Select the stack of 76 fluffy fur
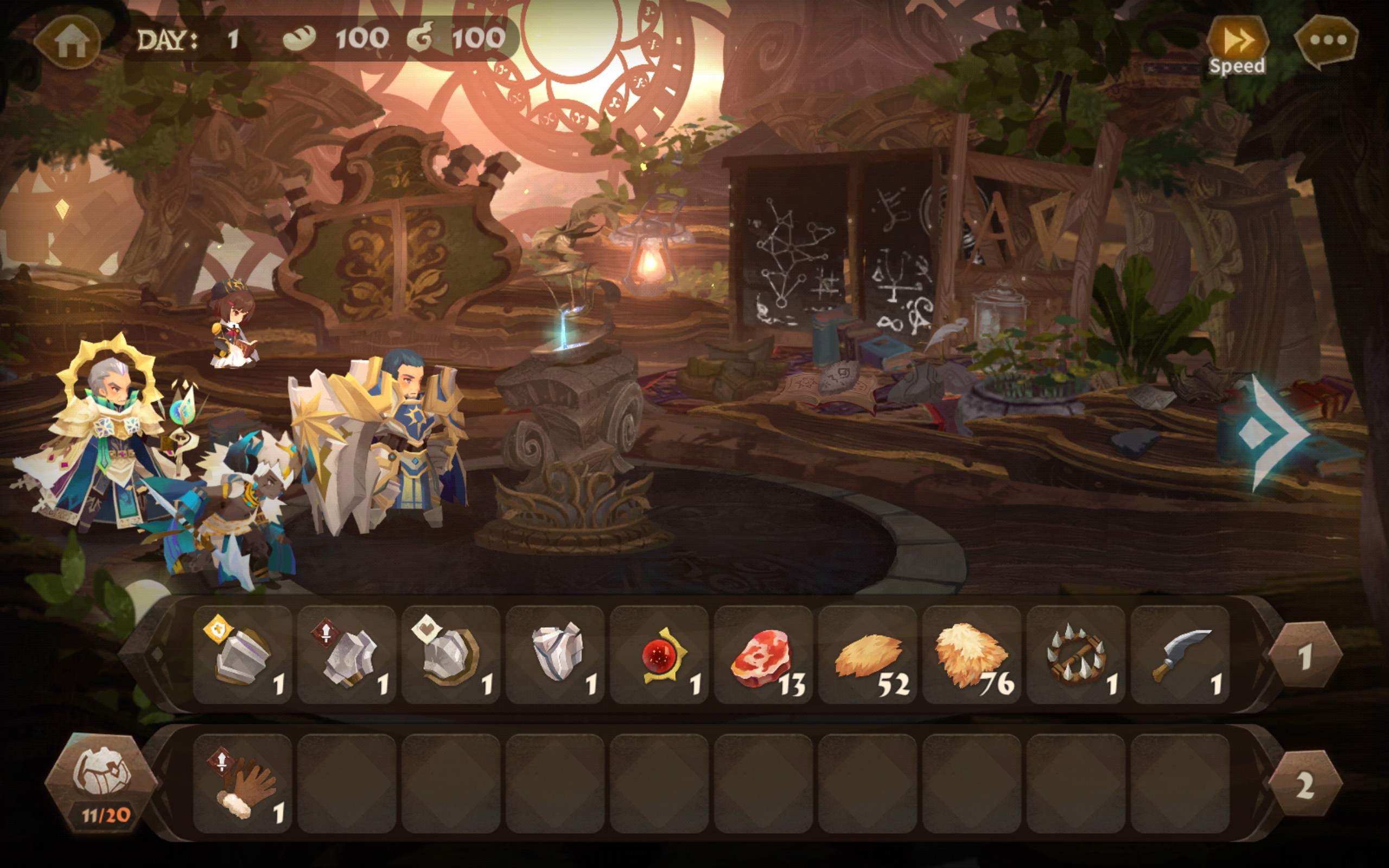Screen dimensions: 1389x868 pyautogui.click(x=972, y=654)
